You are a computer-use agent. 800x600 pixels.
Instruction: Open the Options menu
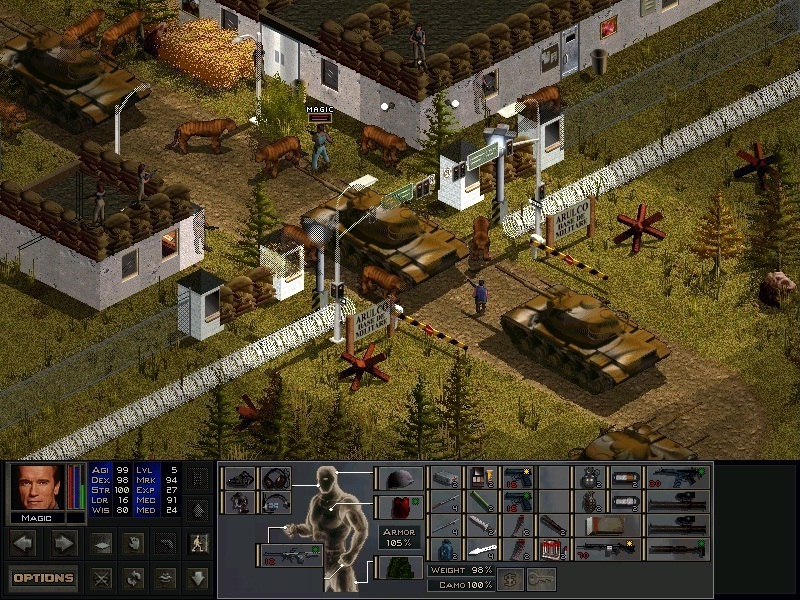[x=43, y=577]
